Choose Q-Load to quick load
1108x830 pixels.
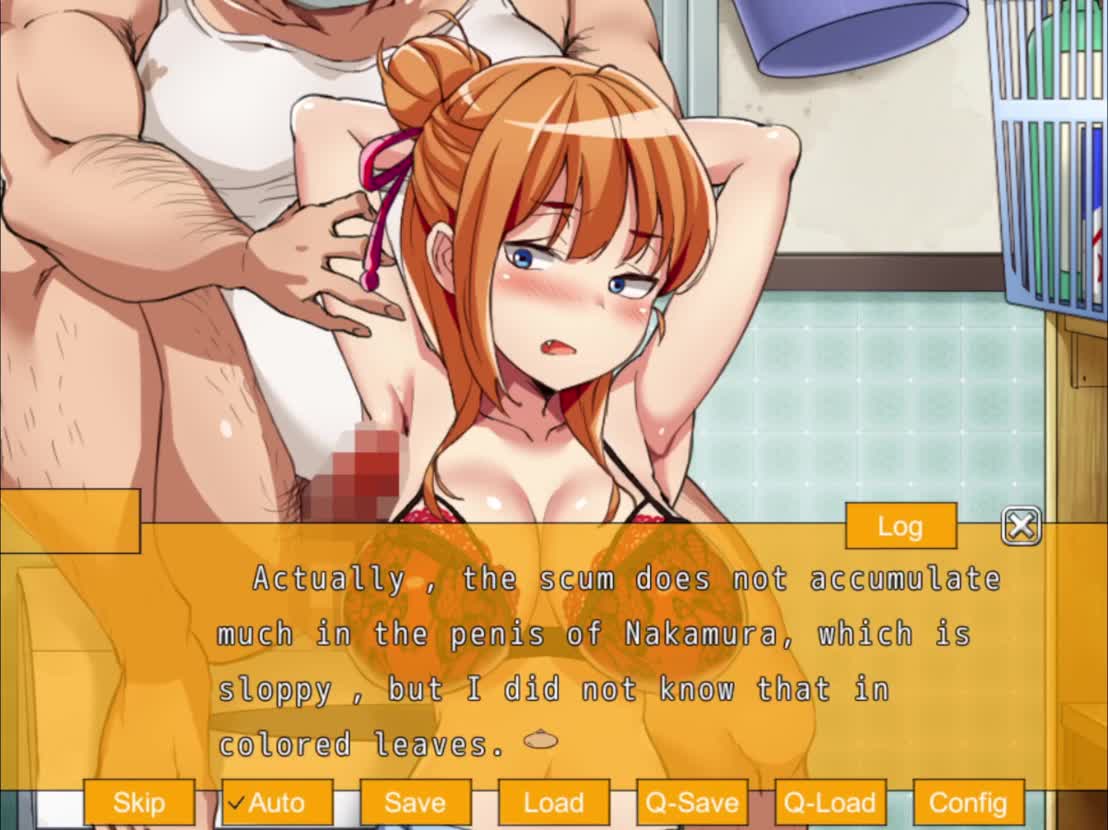coord(829,802)
